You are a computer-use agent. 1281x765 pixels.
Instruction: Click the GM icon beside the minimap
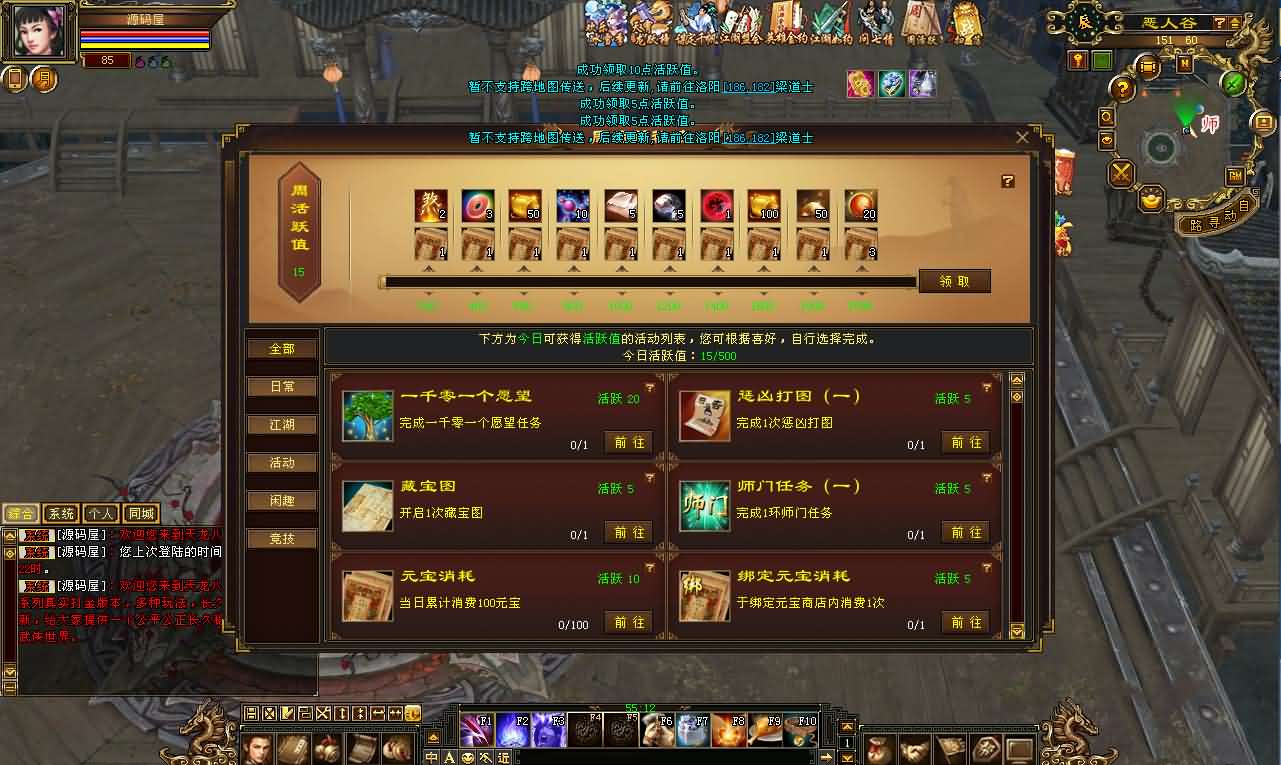point(1235,176)
